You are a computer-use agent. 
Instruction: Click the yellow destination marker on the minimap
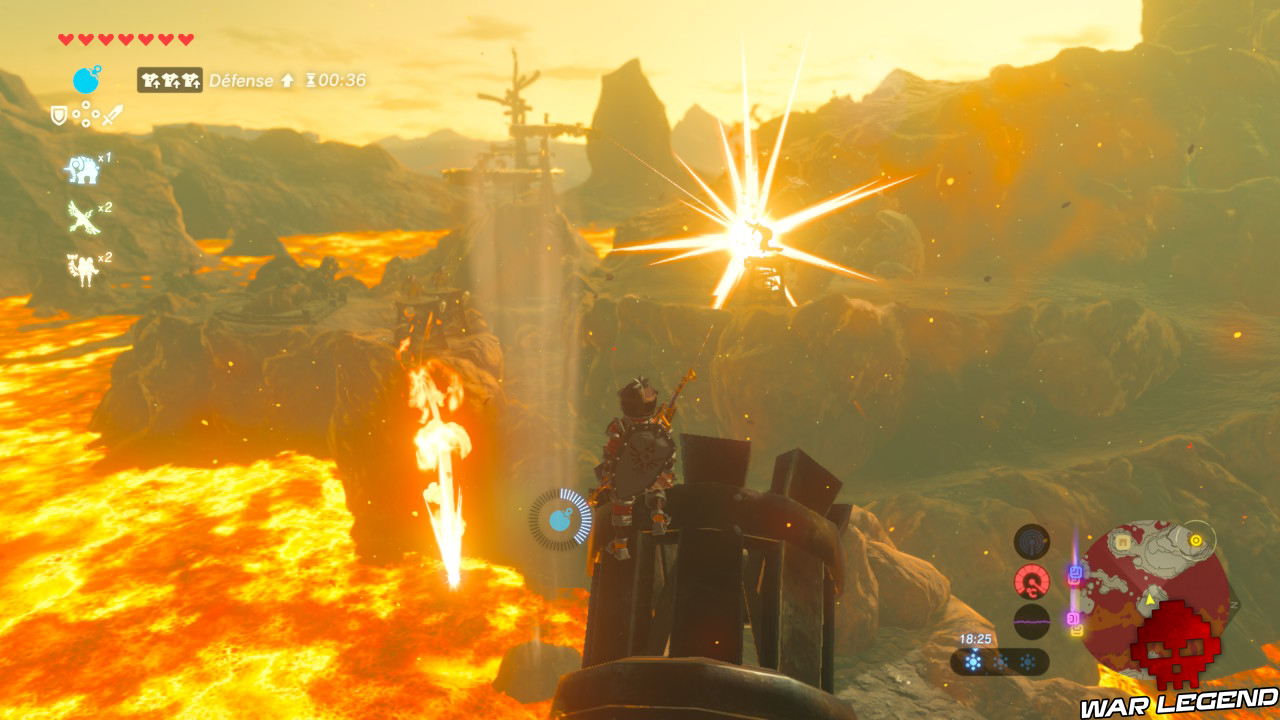1195,540
